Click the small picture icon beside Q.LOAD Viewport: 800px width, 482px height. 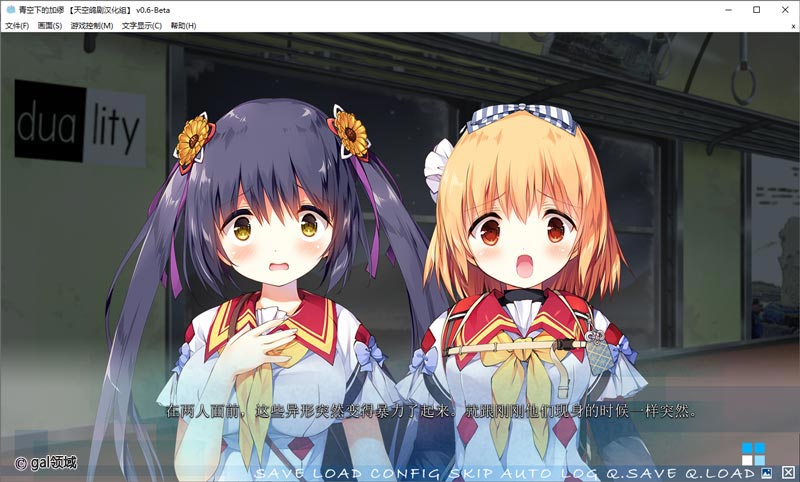pyautogui.click(x=767, y=472)
